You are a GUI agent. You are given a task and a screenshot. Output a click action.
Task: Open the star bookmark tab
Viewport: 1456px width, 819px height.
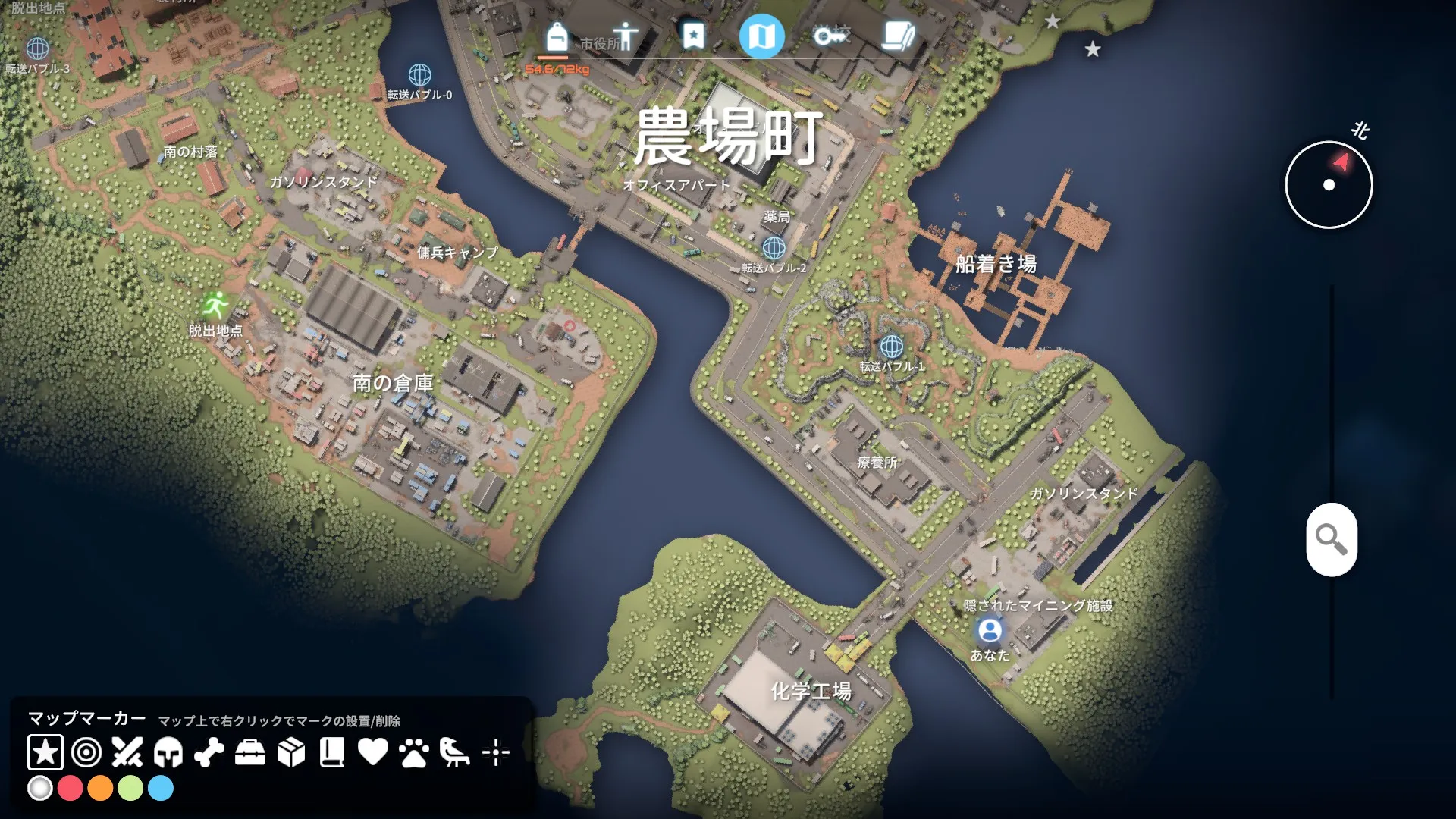point(692,36)
